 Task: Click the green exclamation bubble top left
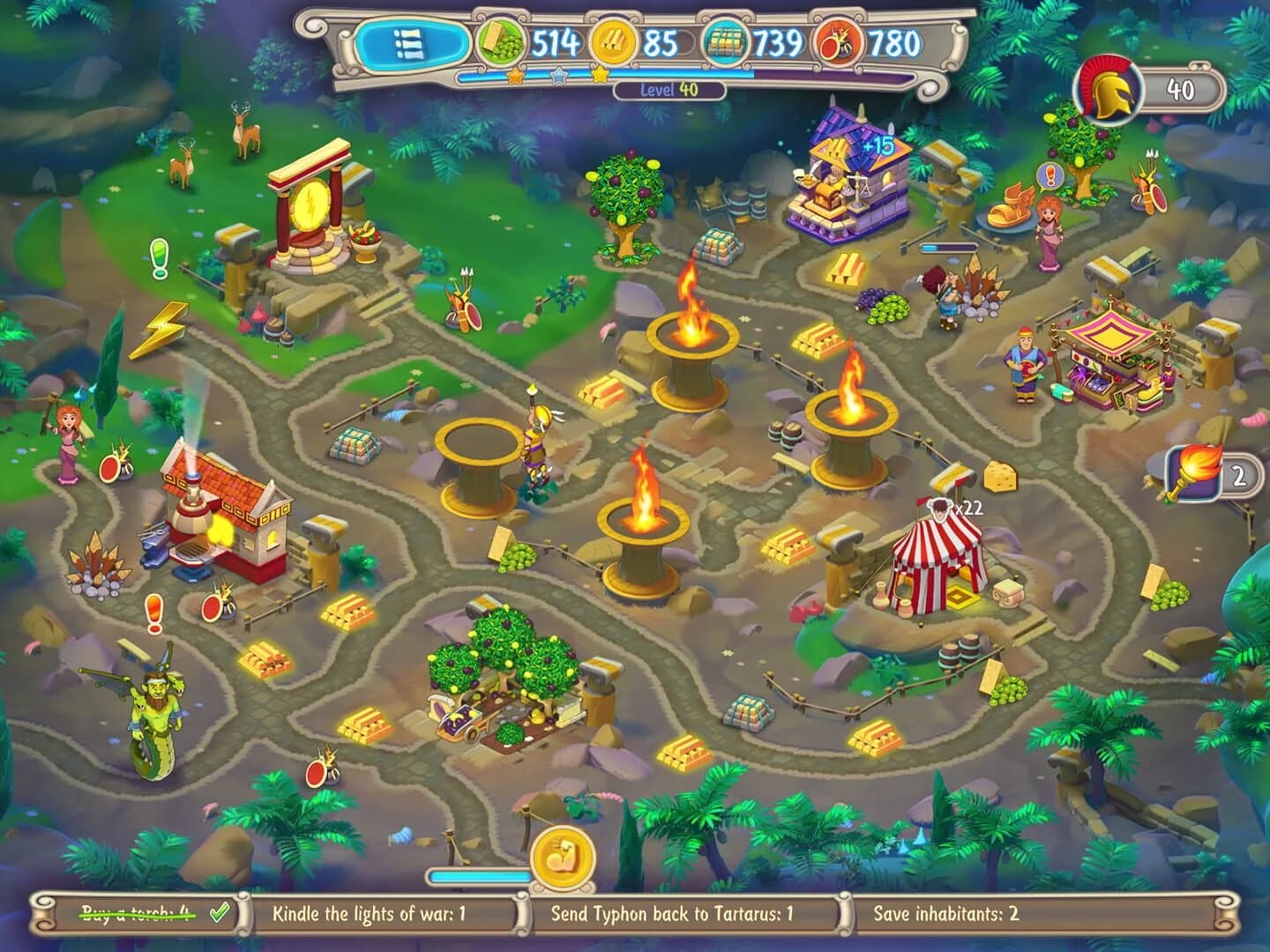[x=161, y=257]
